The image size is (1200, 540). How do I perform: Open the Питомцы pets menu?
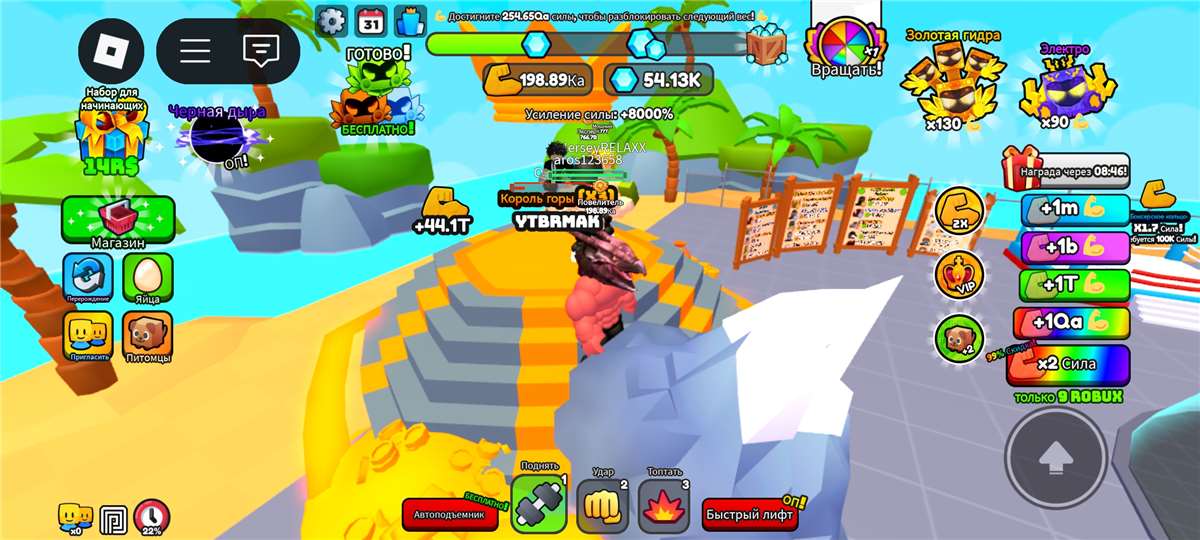click(x=148, y=335)
